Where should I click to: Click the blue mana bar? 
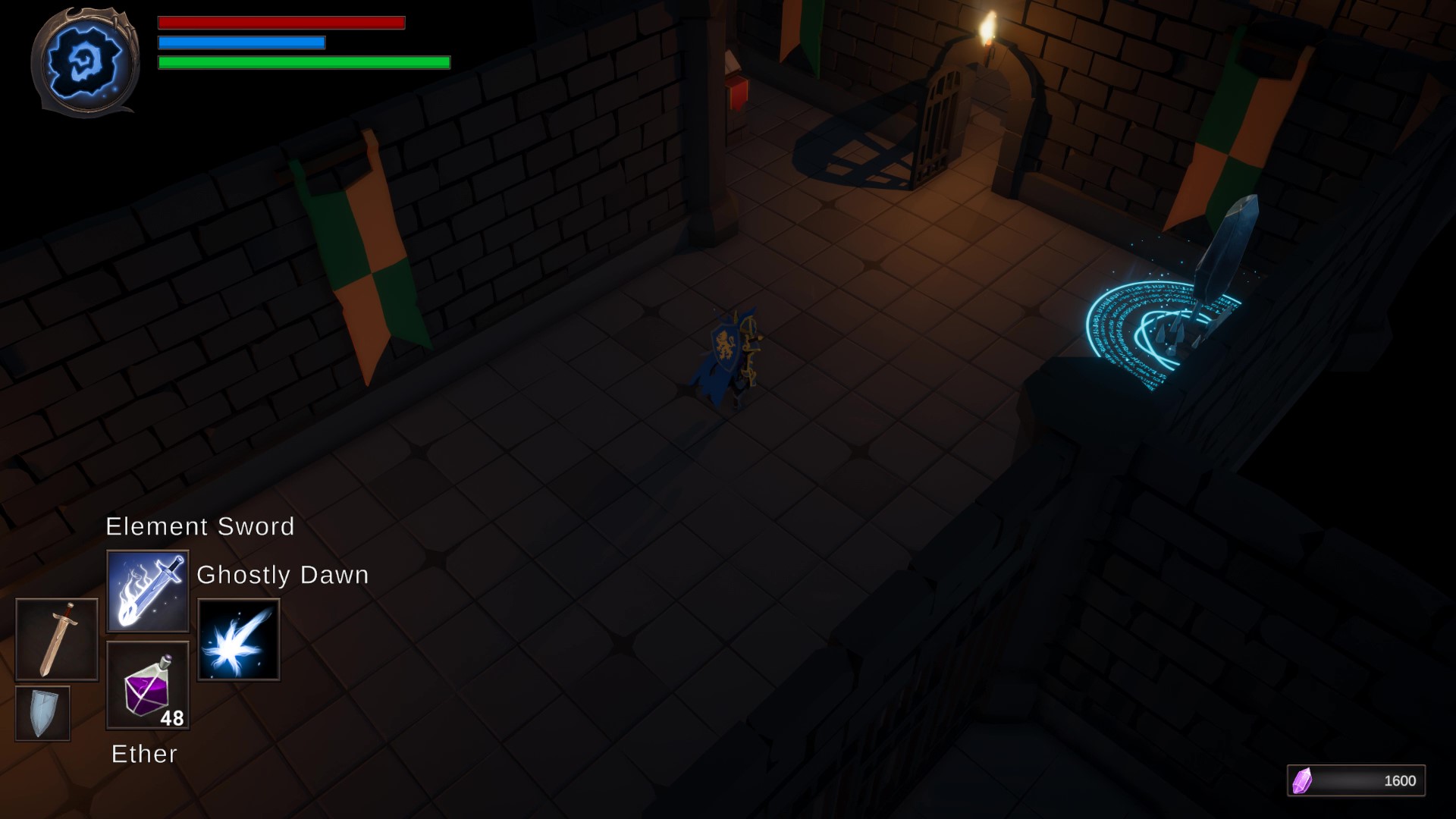coord(240,43)
